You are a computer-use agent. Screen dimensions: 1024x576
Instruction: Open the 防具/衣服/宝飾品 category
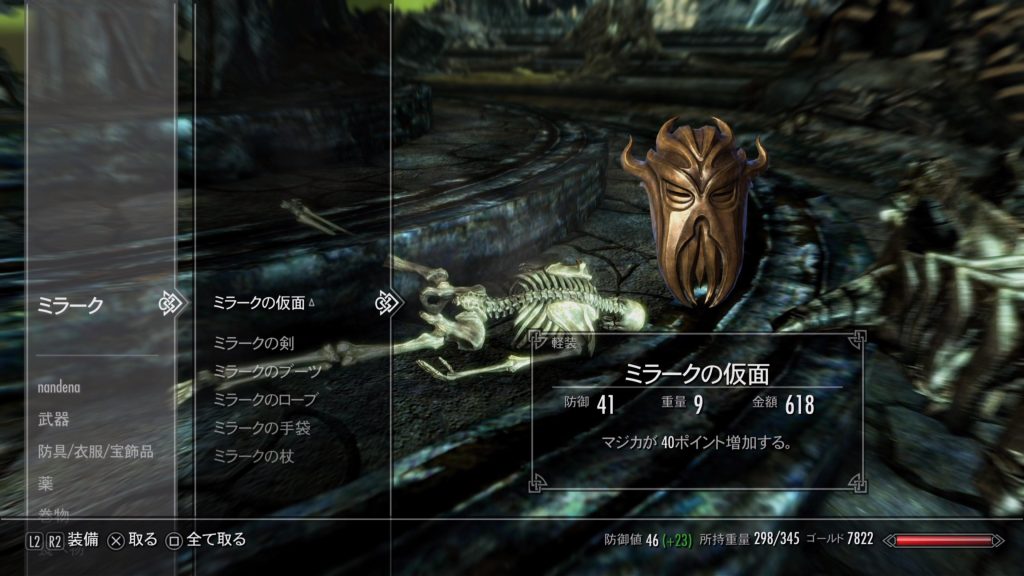(x=95, y=451)
